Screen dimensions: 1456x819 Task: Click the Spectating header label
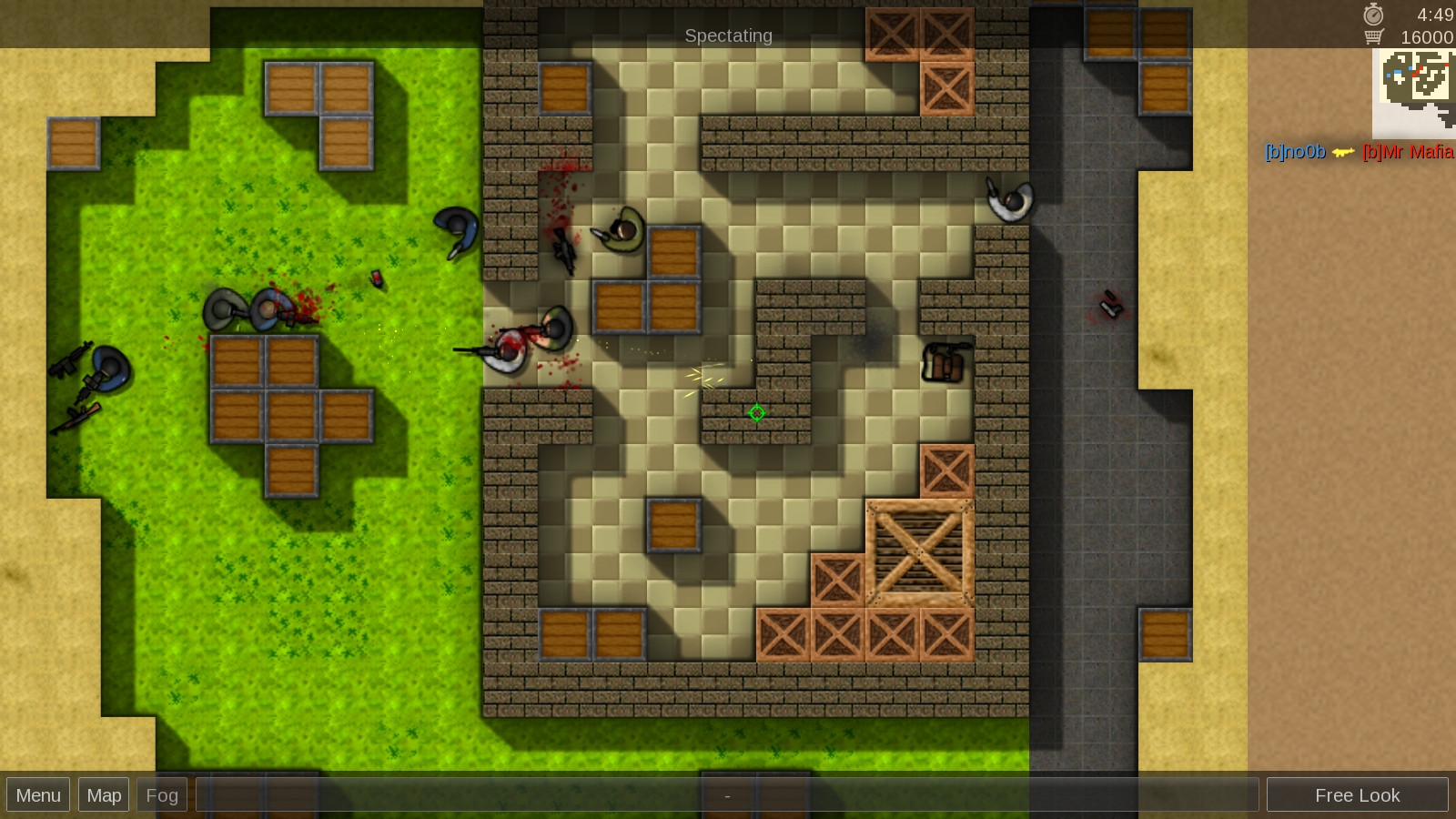click(727, 35)
